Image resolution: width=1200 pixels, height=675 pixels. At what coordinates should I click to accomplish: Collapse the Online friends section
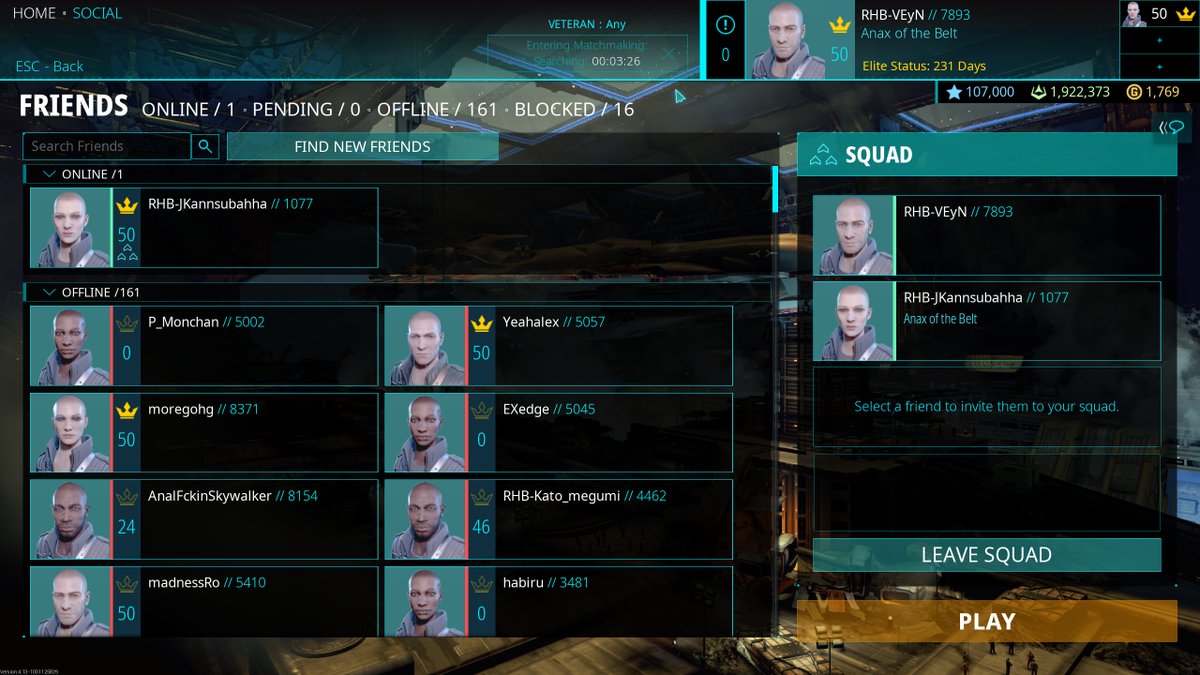(x=49, y=174)
